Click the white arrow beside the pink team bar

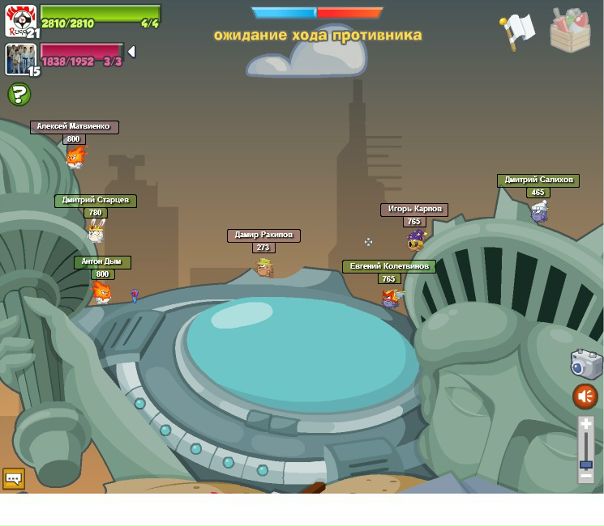tap(131, 52)
